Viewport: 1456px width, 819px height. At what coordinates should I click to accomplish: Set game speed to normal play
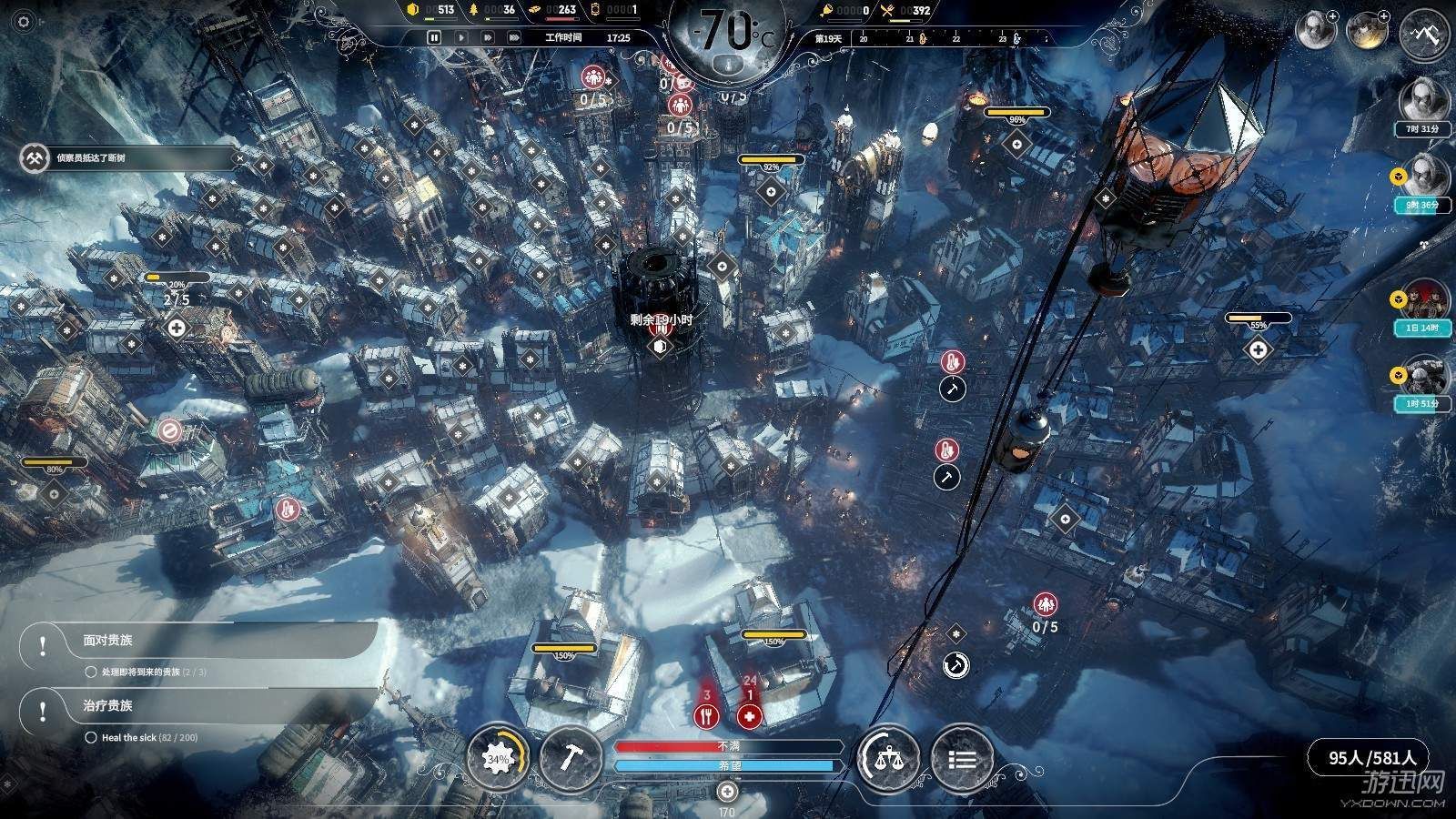pos(461,37)
